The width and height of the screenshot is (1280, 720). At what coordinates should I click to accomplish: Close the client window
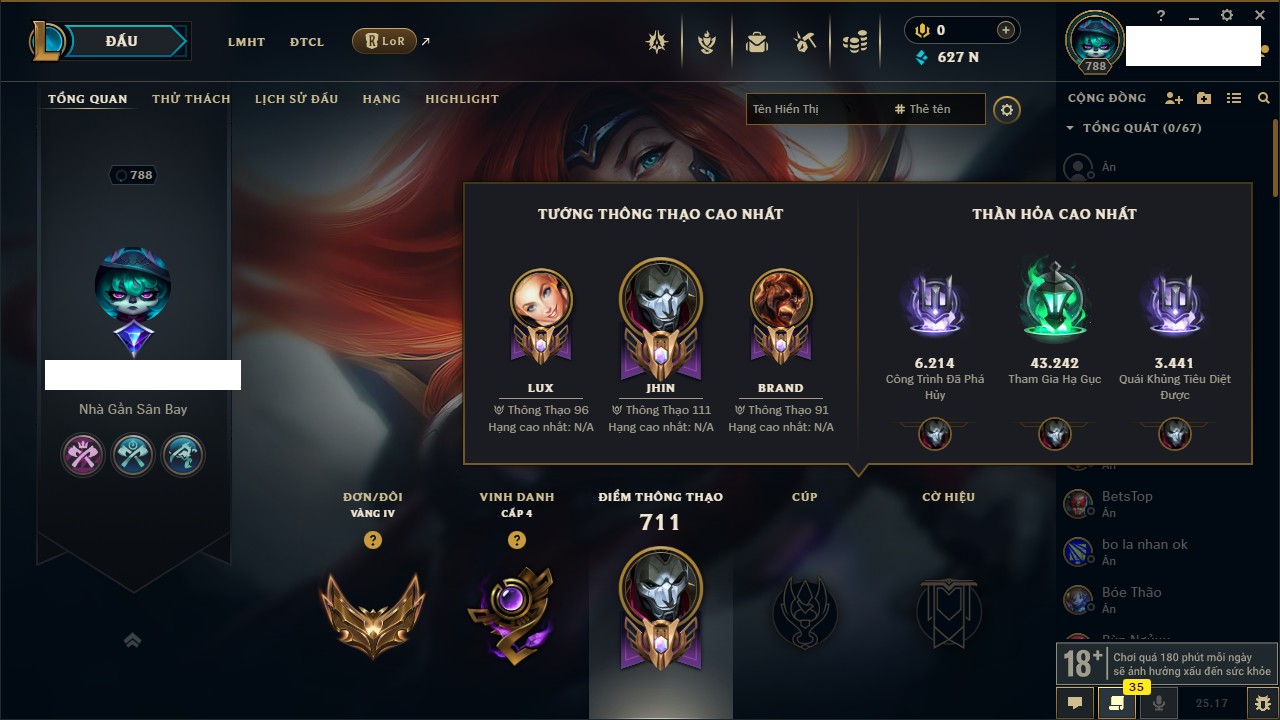1258,15
